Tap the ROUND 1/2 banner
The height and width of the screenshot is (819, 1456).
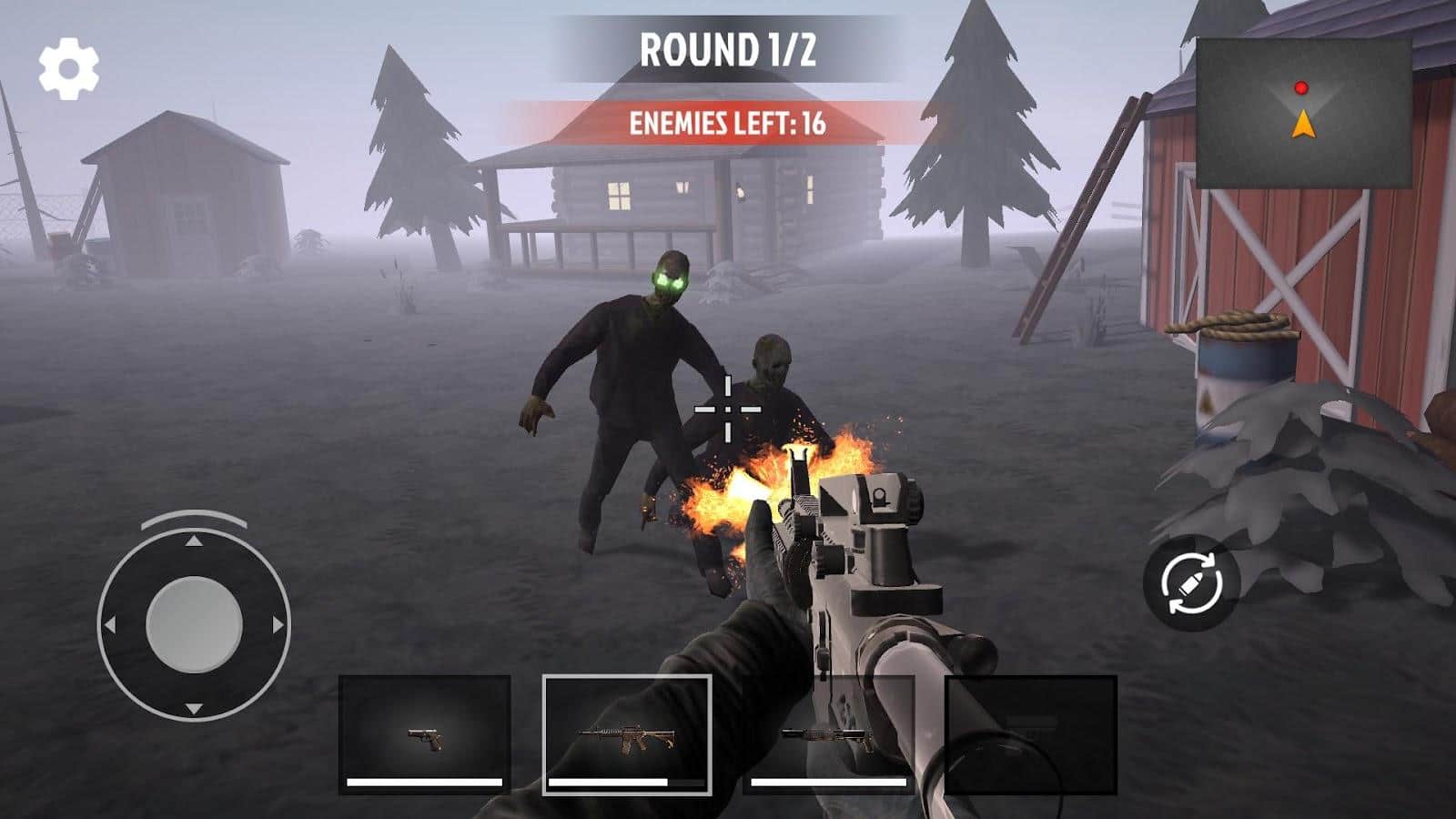[x=728, y=50]
